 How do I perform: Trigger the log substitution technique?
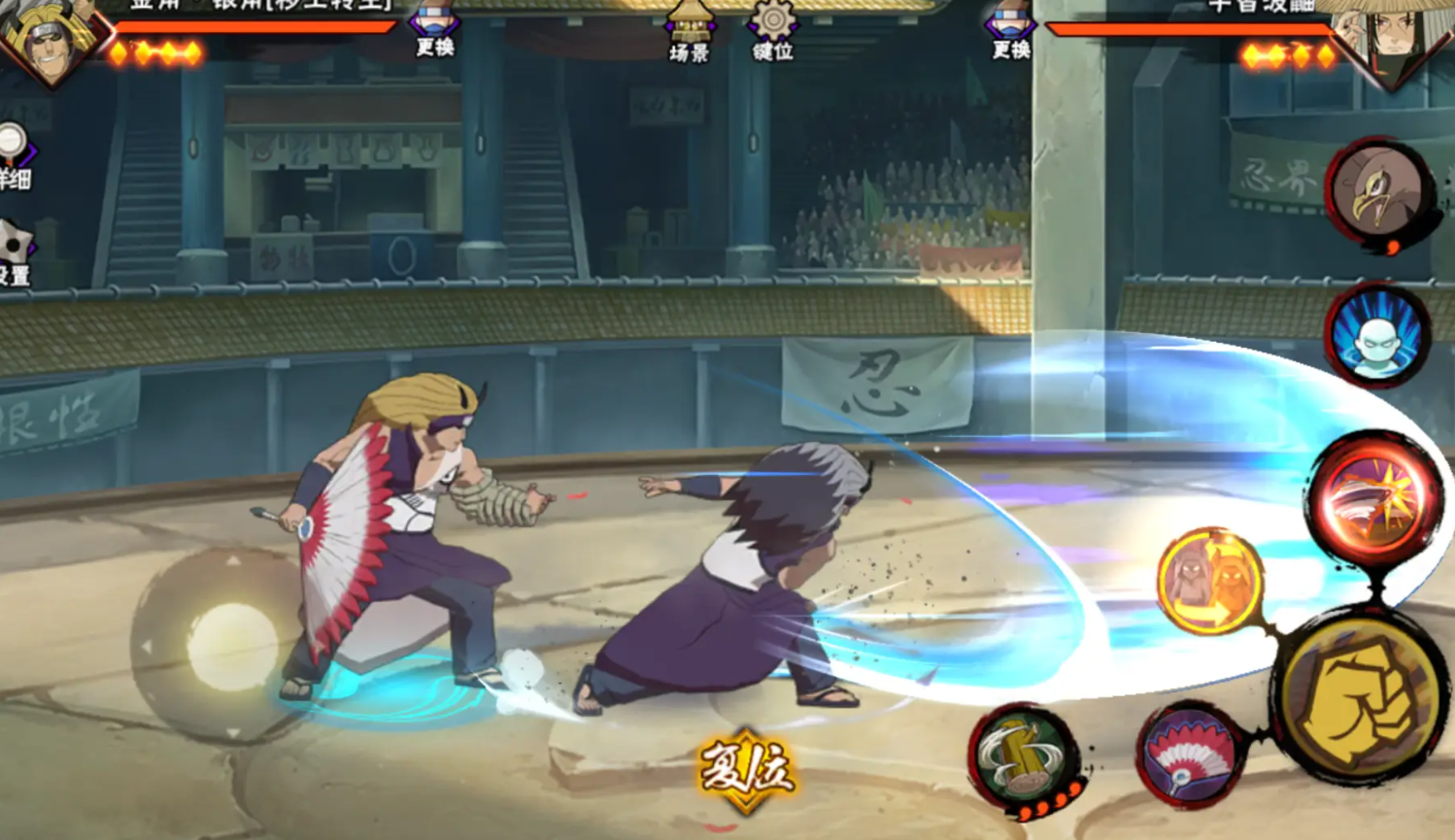(x=1026, y=757)
